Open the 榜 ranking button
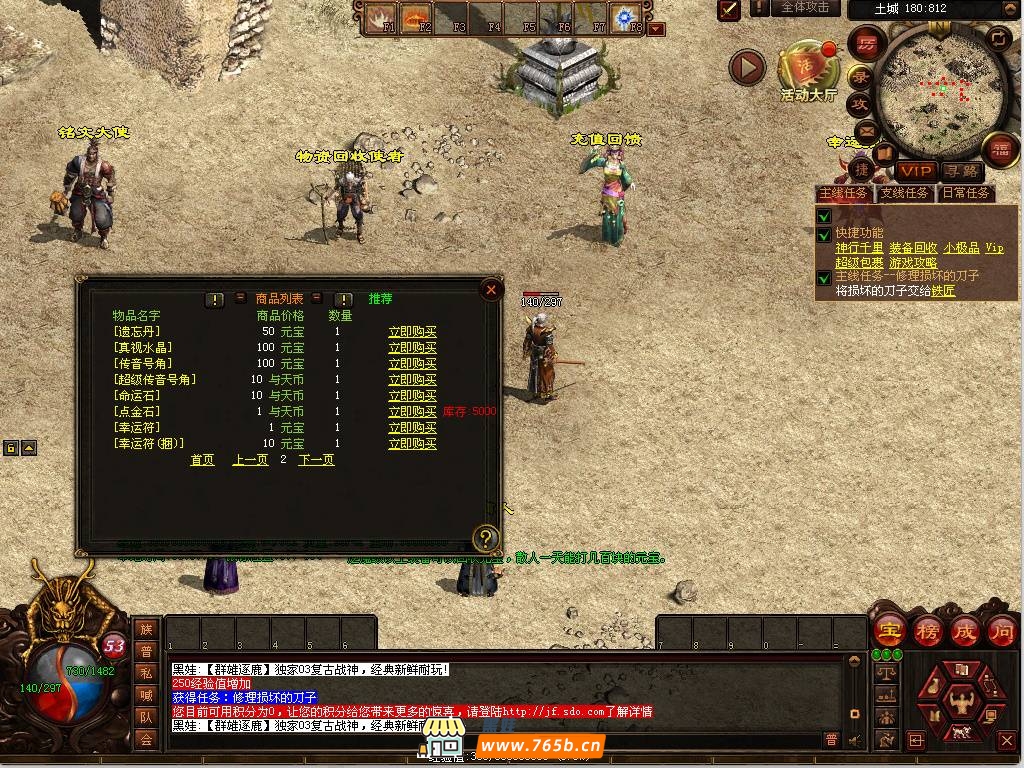The width and height of the screenshot is (1024, 768). (927, 632)
